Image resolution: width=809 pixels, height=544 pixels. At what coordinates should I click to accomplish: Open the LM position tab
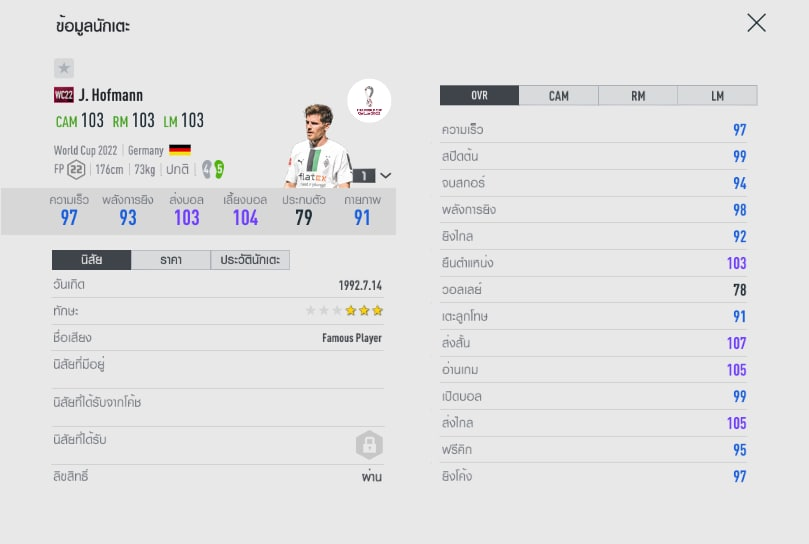point(717,96)
